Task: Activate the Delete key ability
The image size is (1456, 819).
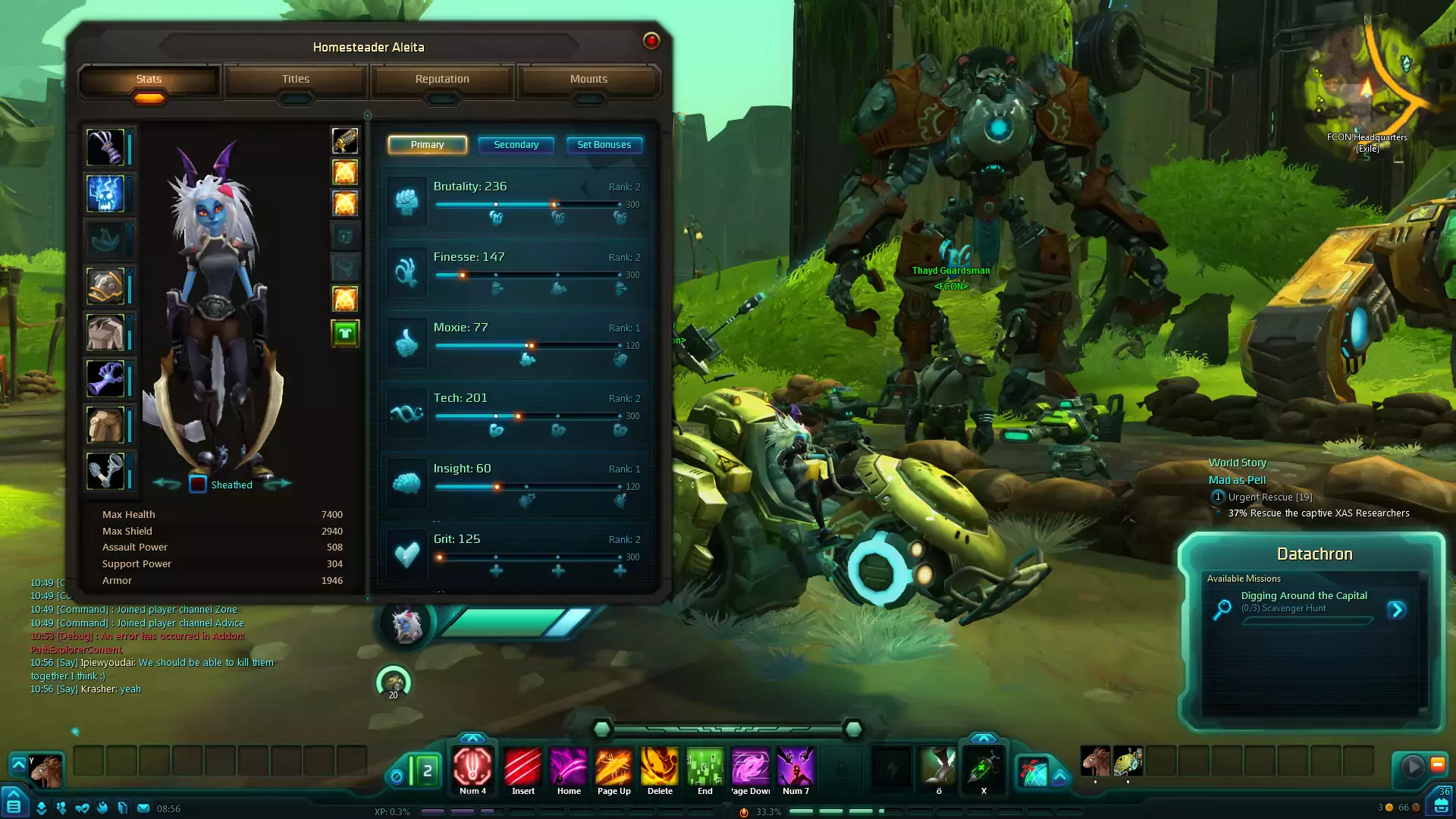Action: (x=660, y=767)
